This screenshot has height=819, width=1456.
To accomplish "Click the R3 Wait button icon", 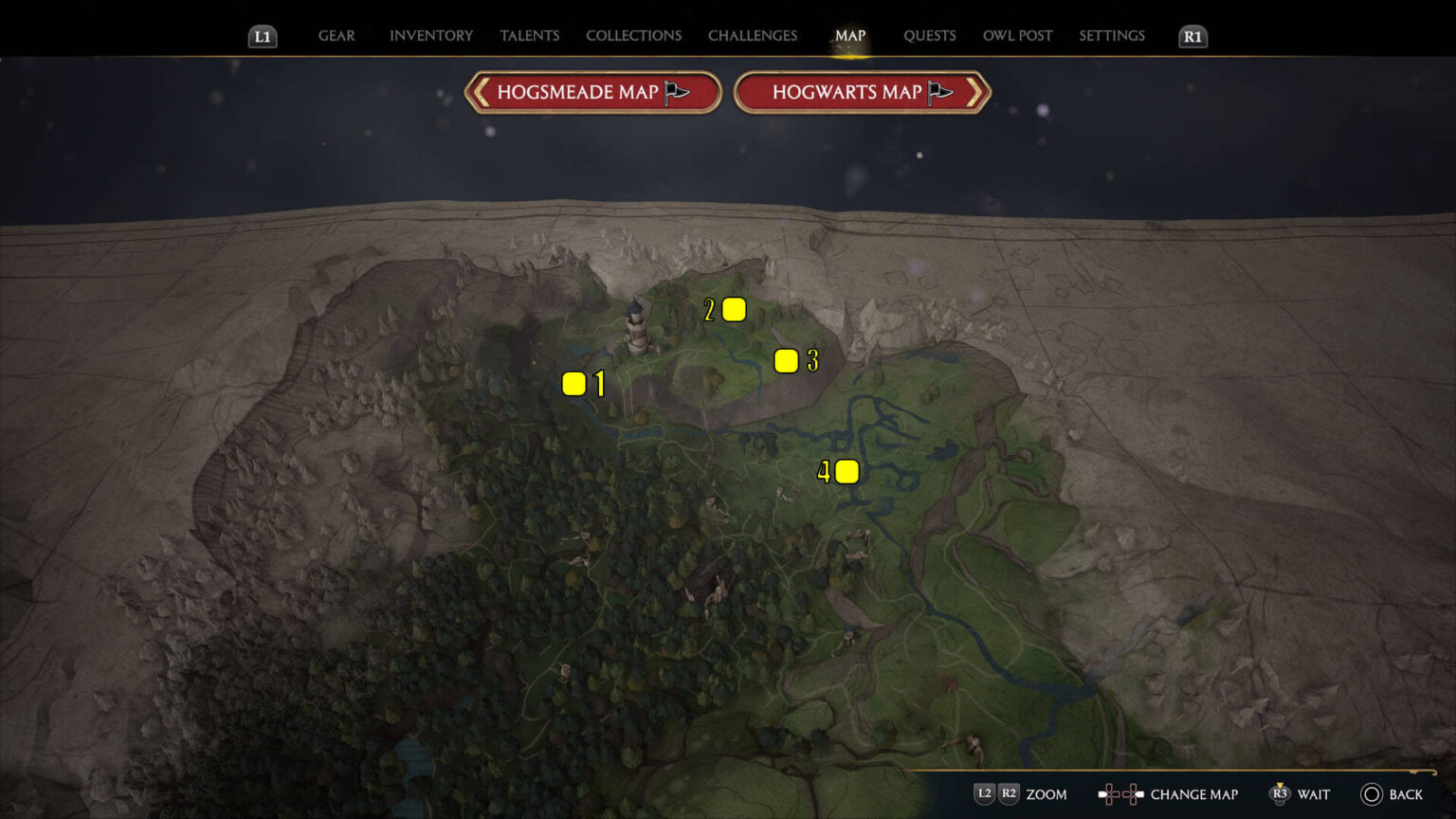I will click(1283, 794).
